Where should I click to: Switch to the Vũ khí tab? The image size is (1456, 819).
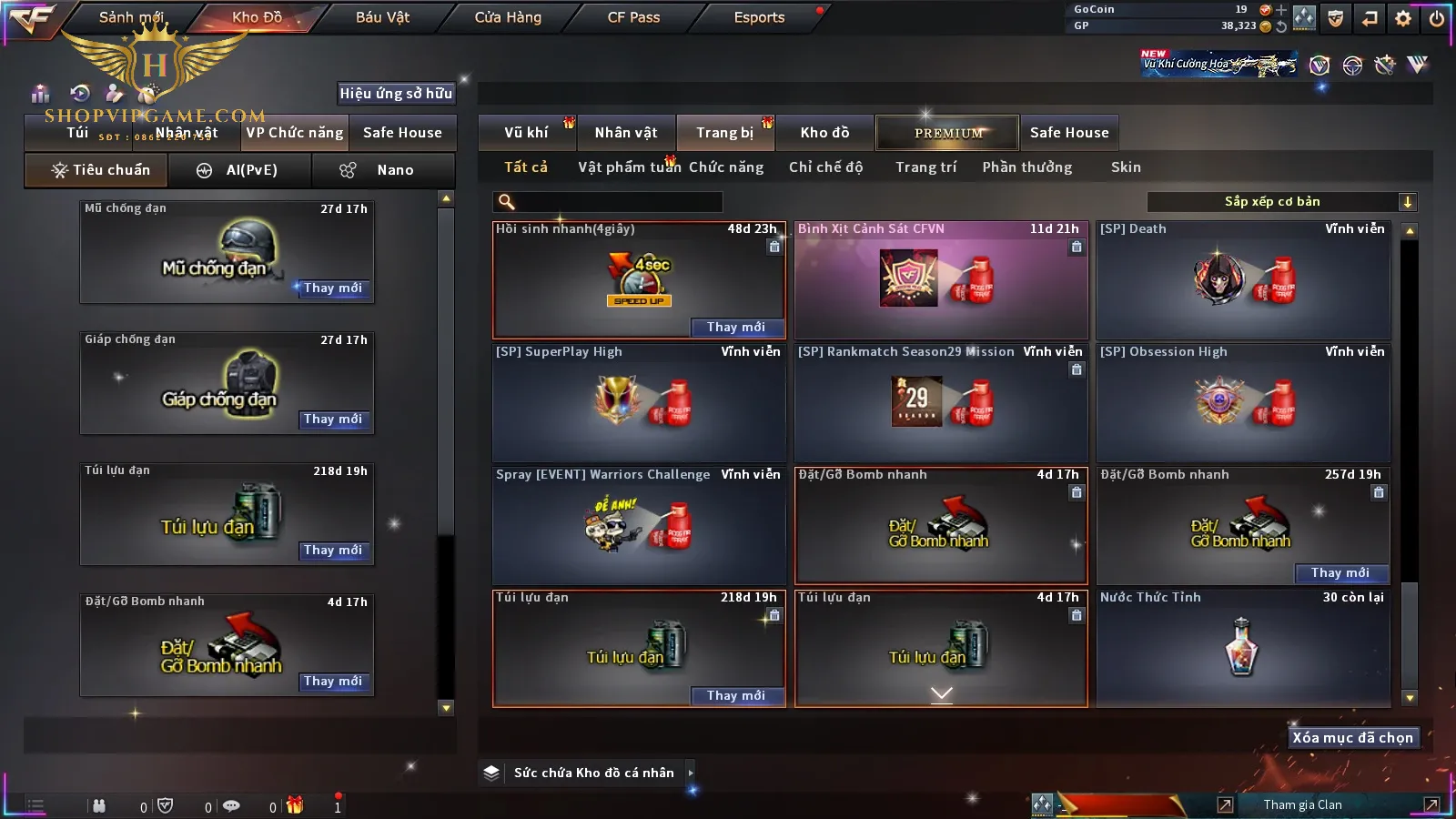(526, 133)
